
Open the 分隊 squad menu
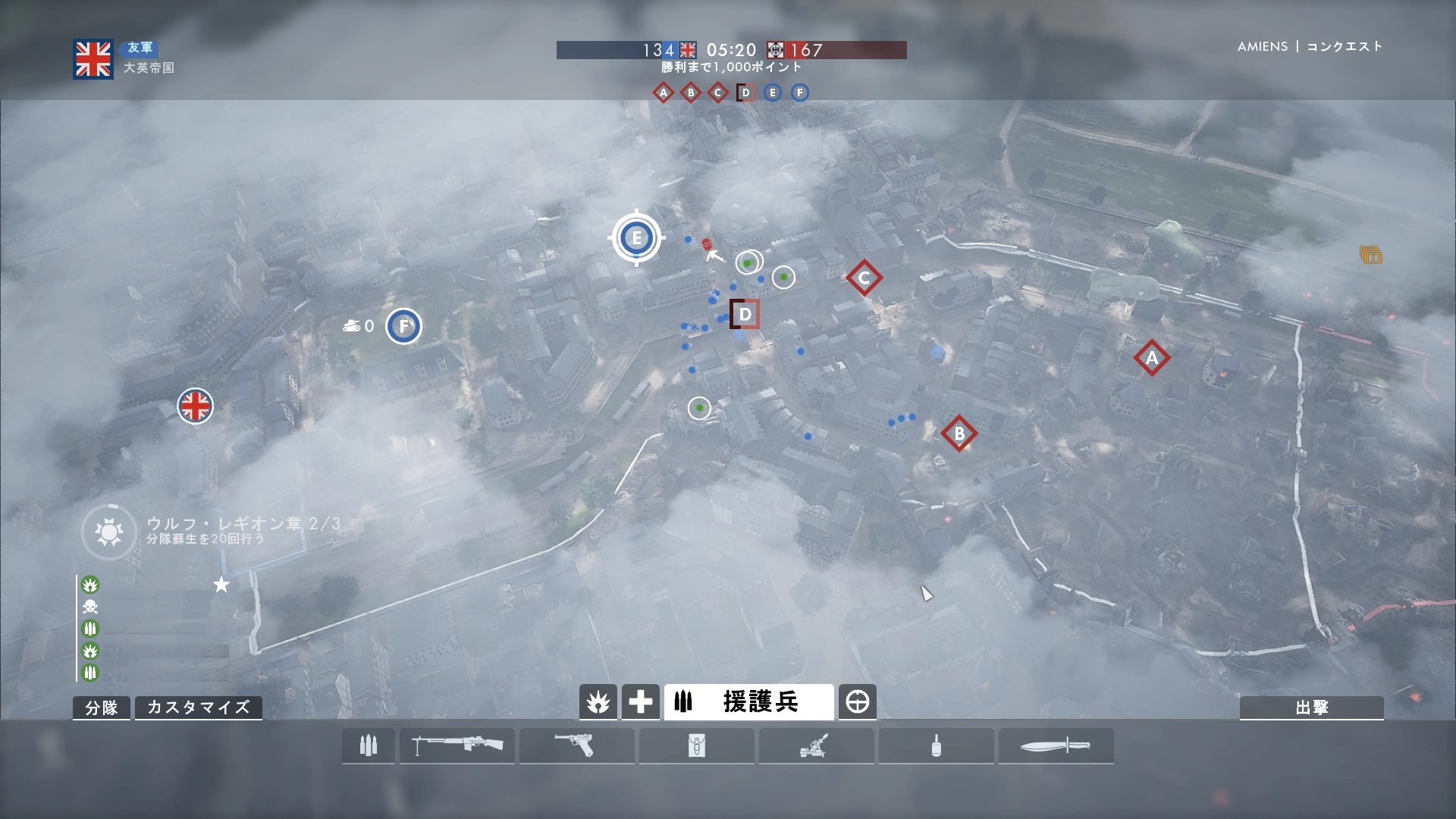pyautogui.click(x=102, y=708)
